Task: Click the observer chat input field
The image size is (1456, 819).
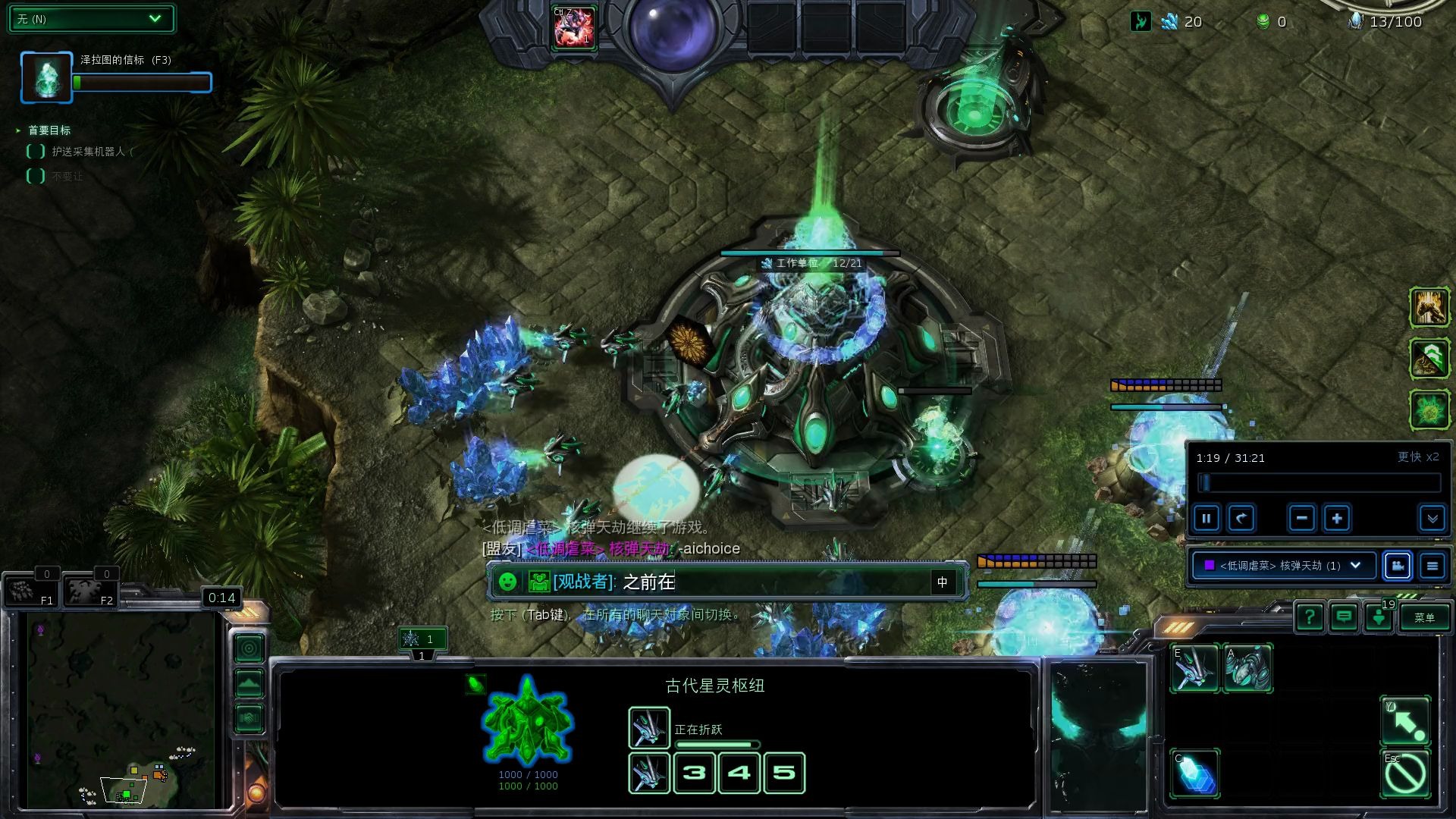Action: coord(773,582)
